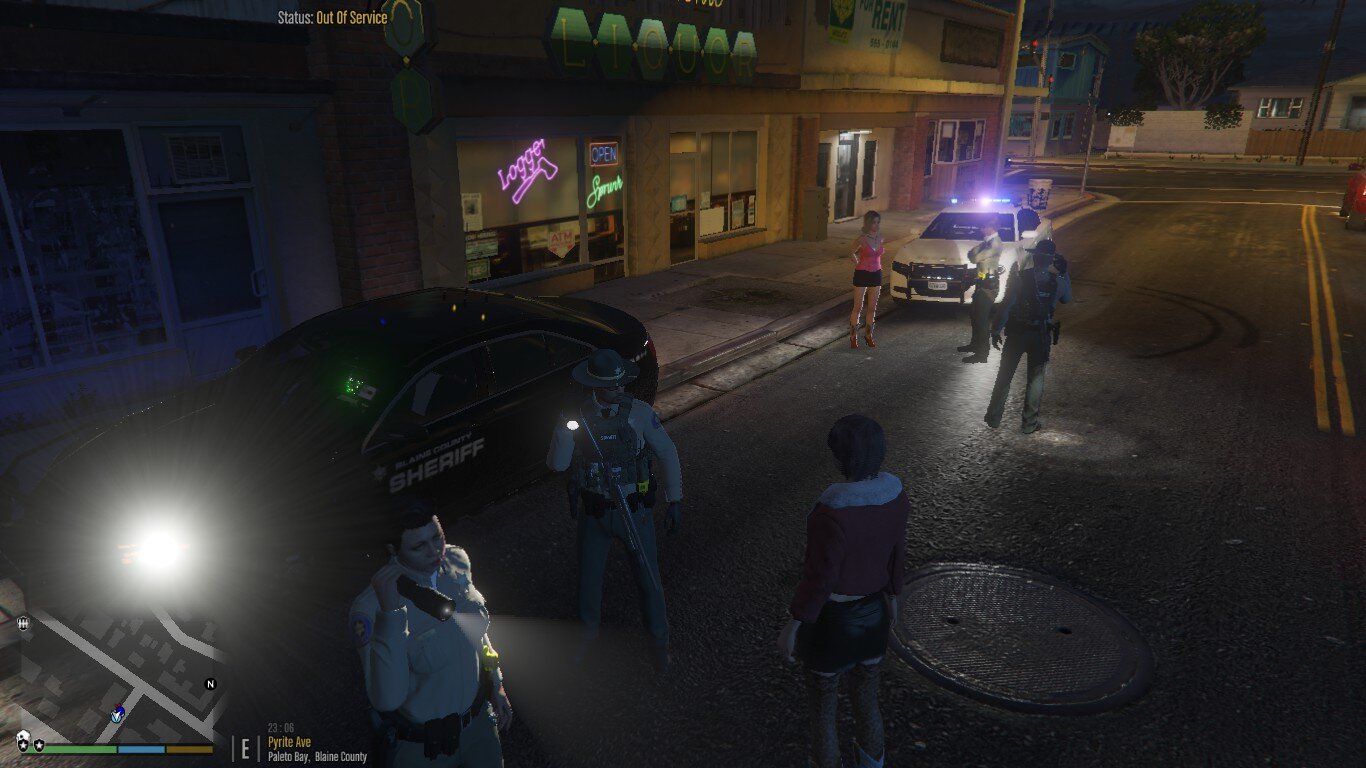1366x768 pixels.
Task: Click the striped round blip on minimap
Action: coord(23,623)
